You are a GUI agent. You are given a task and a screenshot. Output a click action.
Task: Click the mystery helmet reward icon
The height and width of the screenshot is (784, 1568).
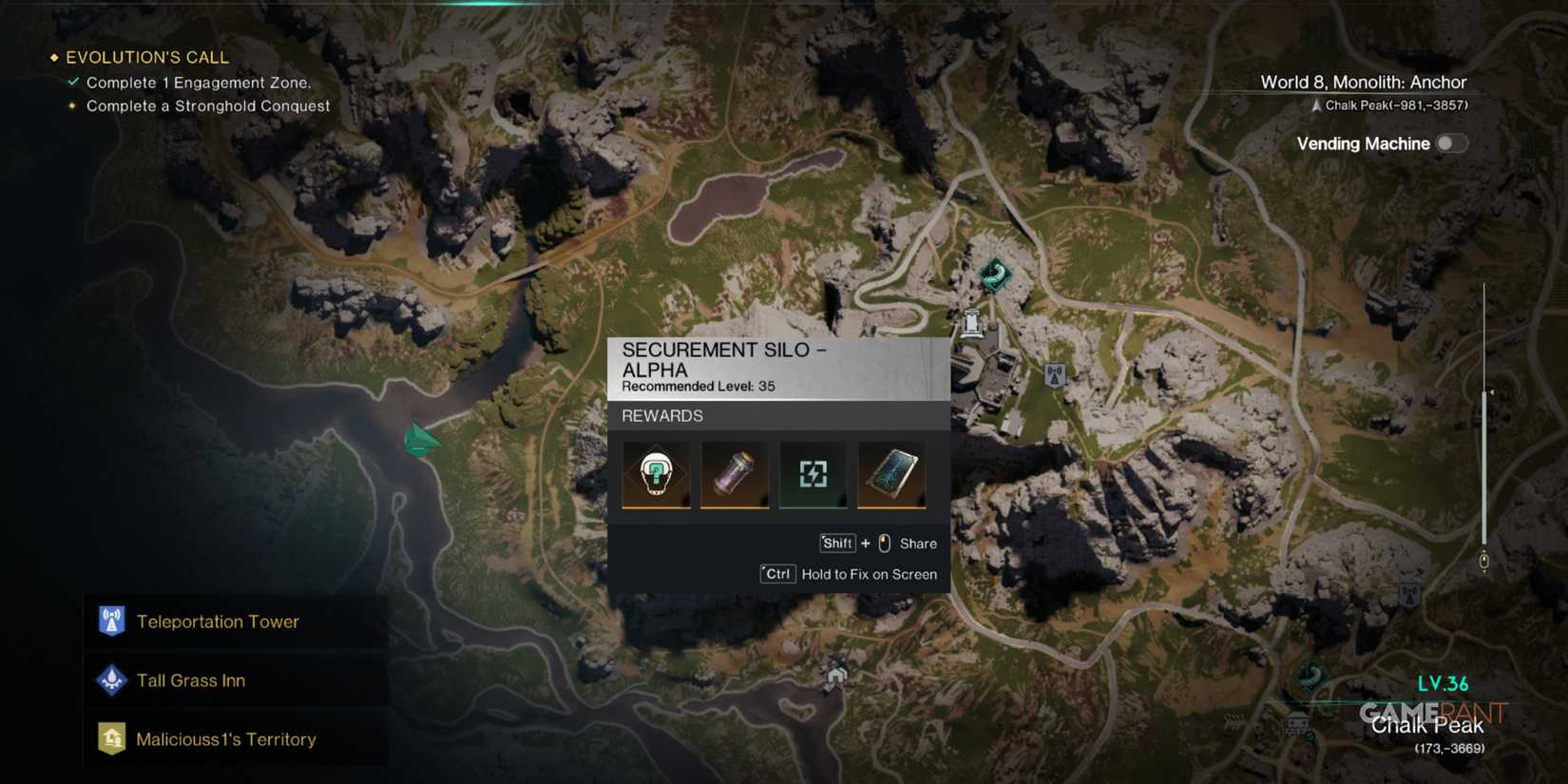656,474
